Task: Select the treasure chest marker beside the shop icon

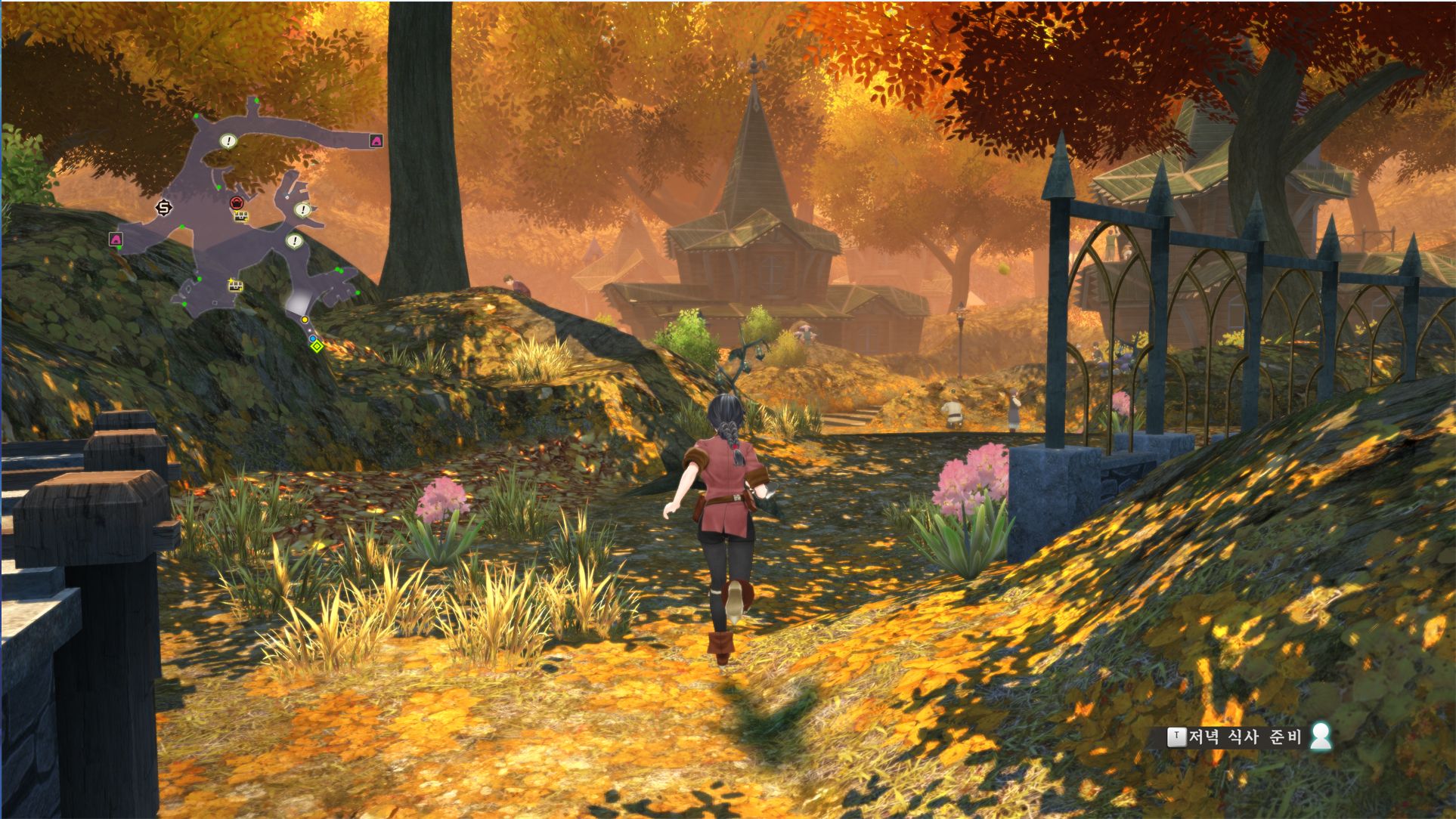Action: [x=241, y=217]
